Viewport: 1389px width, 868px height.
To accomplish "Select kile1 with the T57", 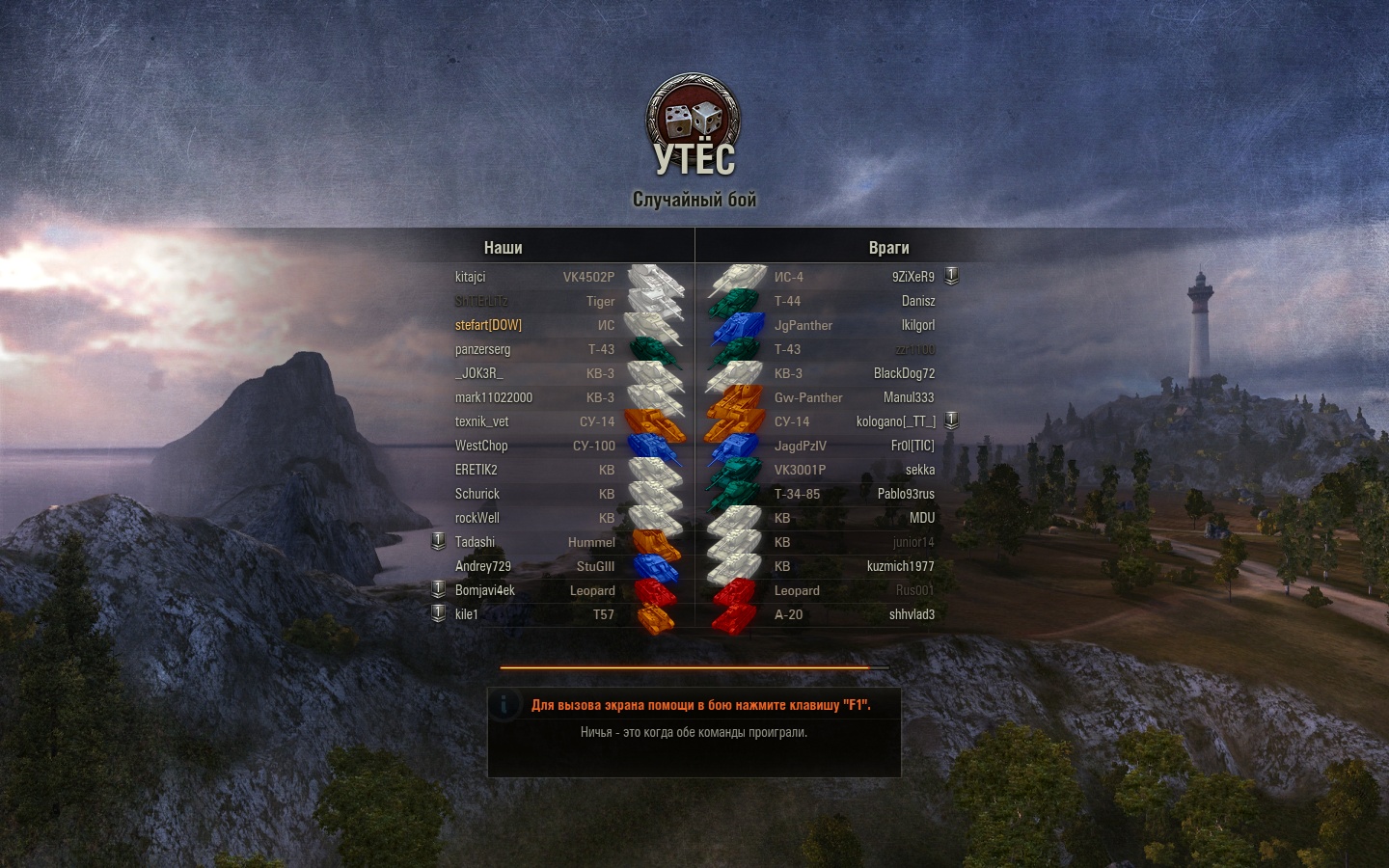I will pos(467,614).
